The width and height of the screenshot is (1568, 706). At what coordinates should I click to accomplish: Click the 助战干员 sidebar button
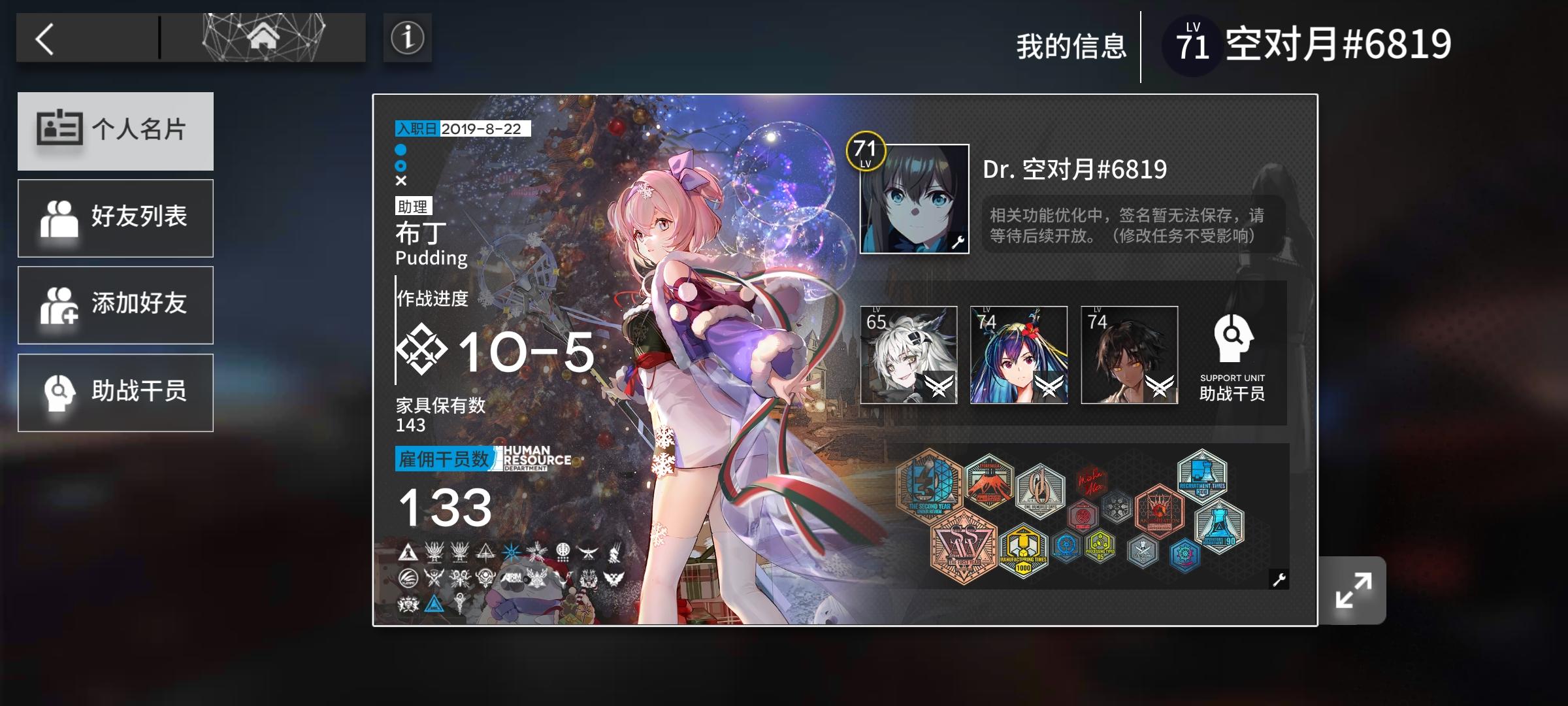115,392
